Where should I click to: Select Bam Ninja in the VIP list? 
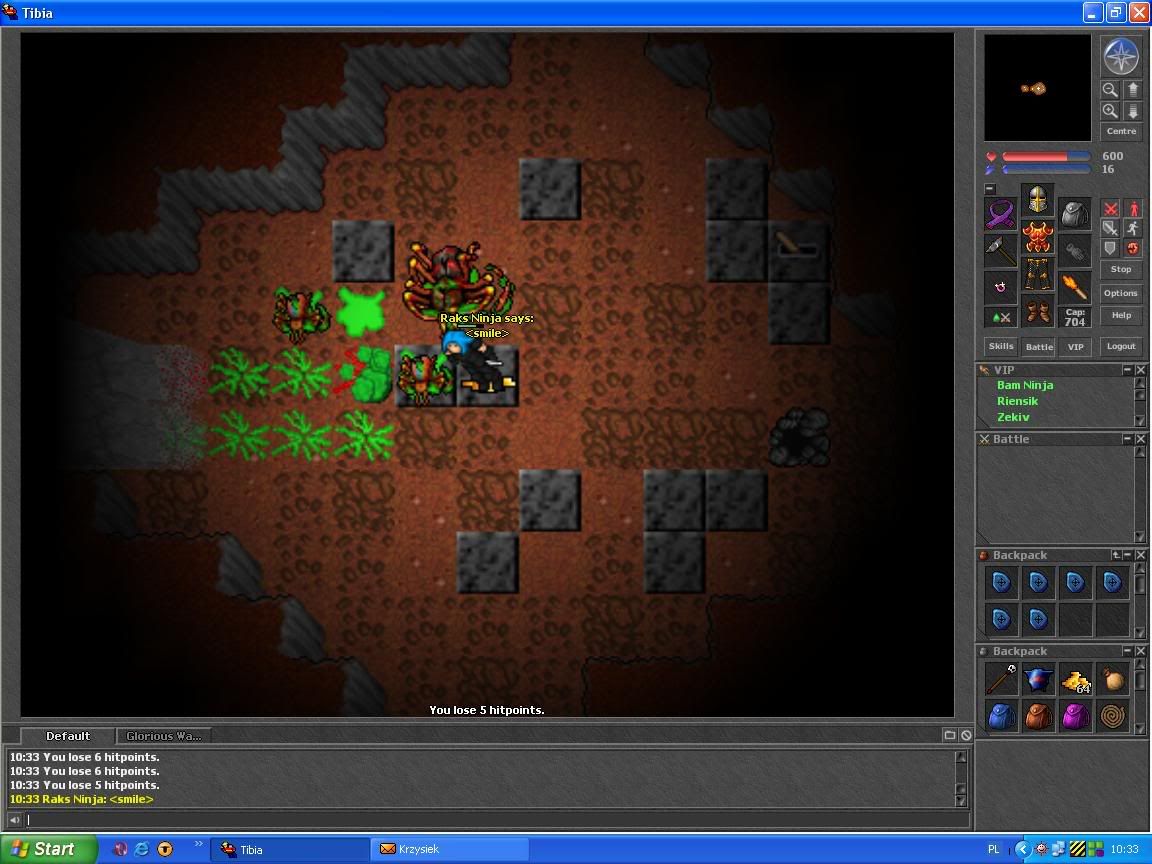(1025, 385)
